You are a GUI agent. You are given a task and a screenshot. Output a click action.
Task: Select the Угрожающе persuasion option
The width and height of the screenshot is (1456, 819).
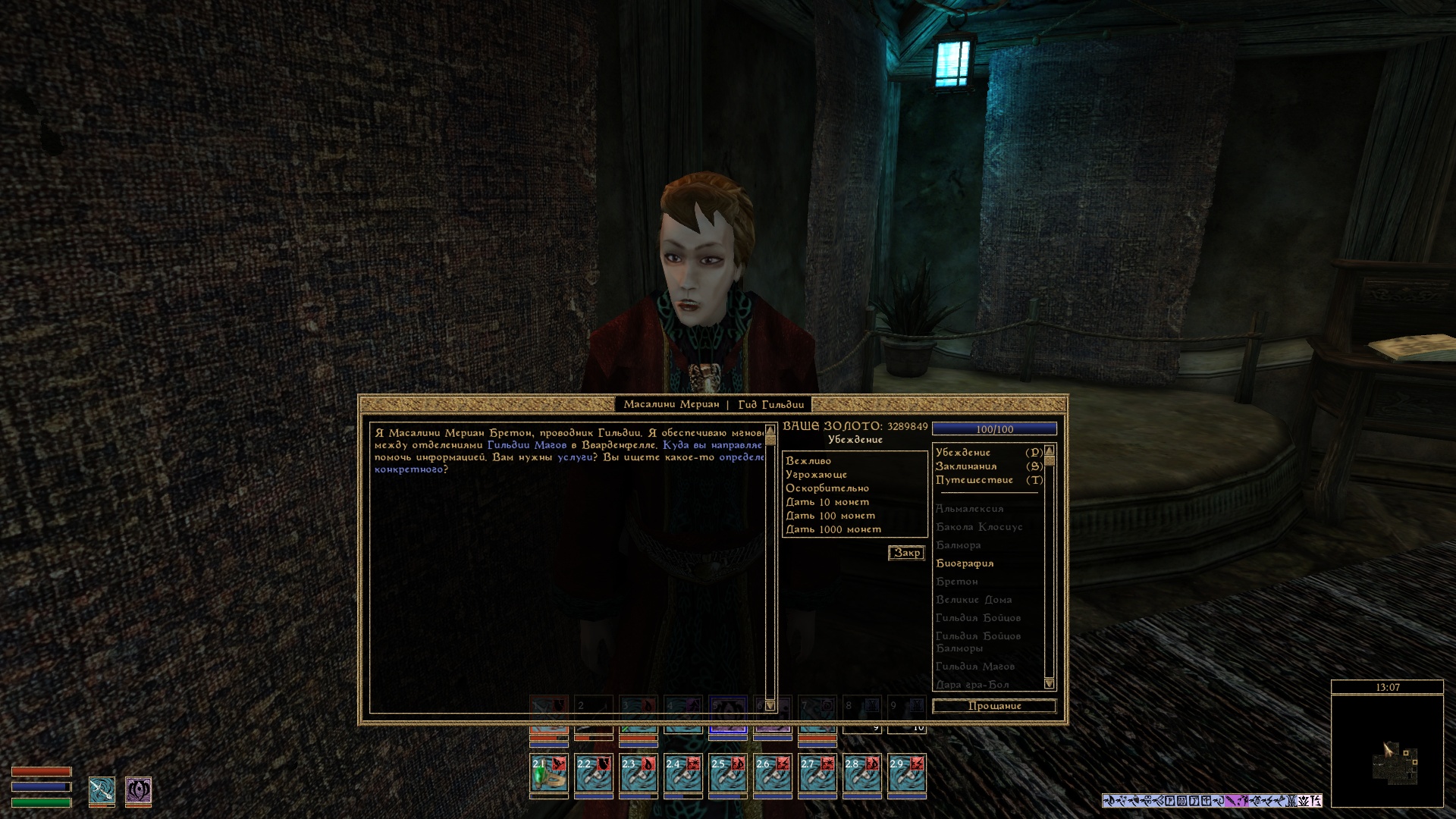tap(816, 475)
